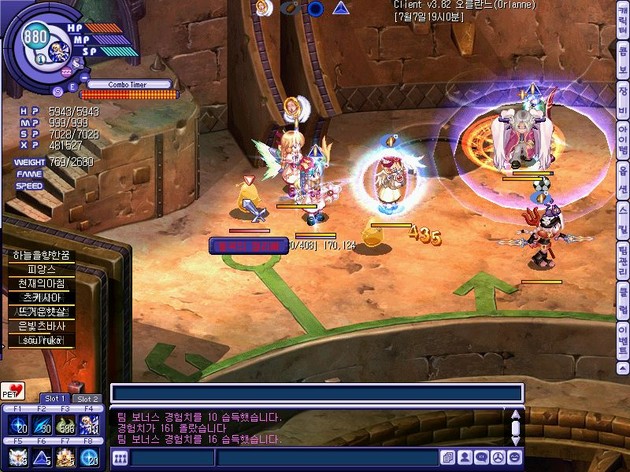Open the chat mode grid button
The width and height of the screenshot is (630, 472).
click(x=120, y=458)
